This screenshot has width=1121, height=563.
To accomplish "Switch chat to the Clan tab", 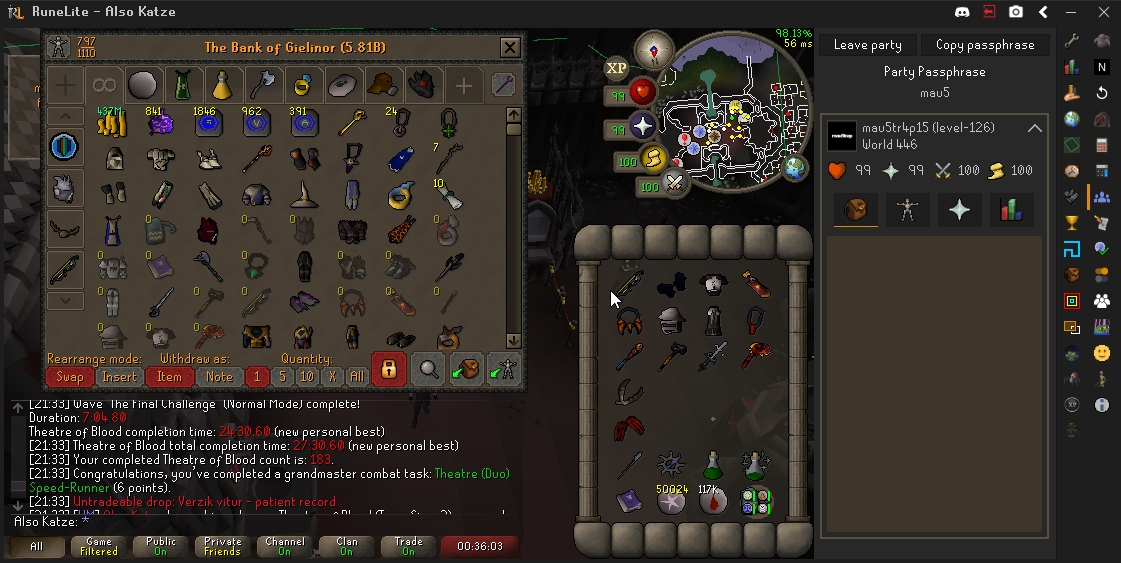I will pyautogui.click(x=347, y=547).
